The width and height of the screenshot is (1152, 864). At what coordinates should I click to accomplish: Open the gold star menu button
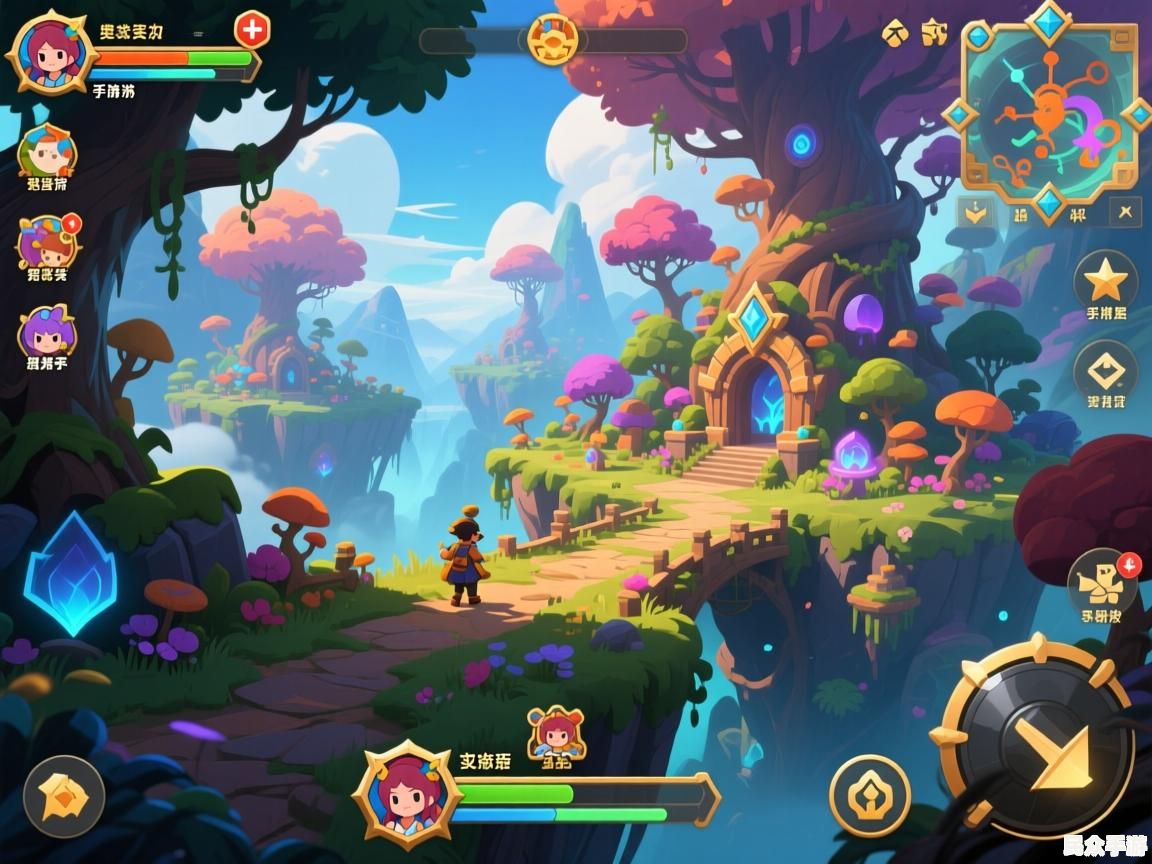[x=1106, y=281]
